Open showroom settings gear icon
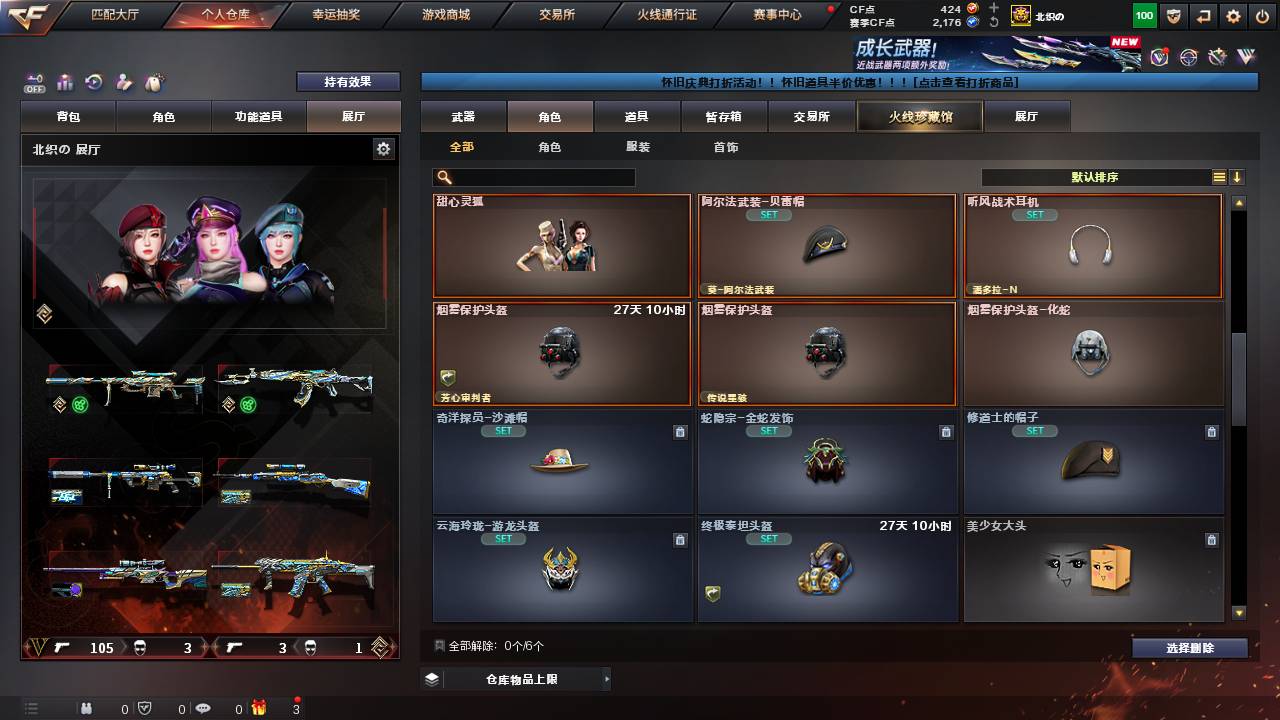Image resolution: width=1280 pixels, height=720 pixels. [383, 149]
